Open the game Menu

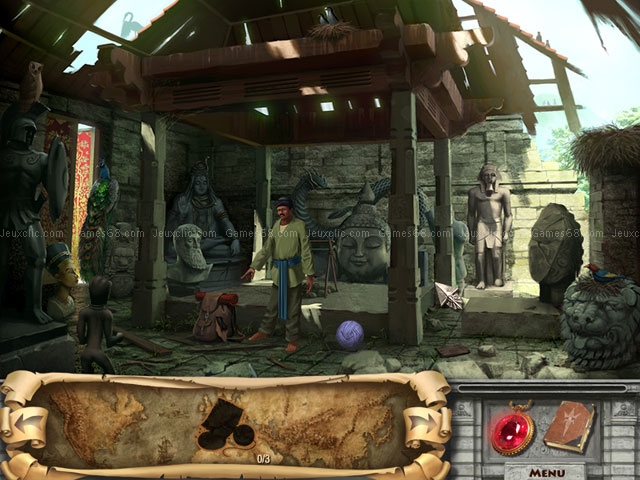point(547,472)
